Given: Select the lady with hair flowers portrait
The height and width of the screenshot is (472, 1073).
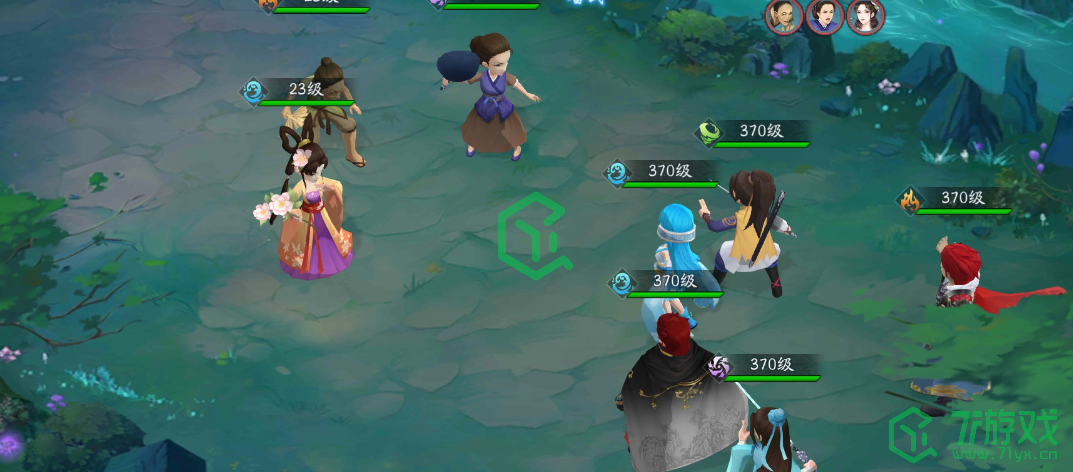Looking at the screenshot, I should [864, 16].
